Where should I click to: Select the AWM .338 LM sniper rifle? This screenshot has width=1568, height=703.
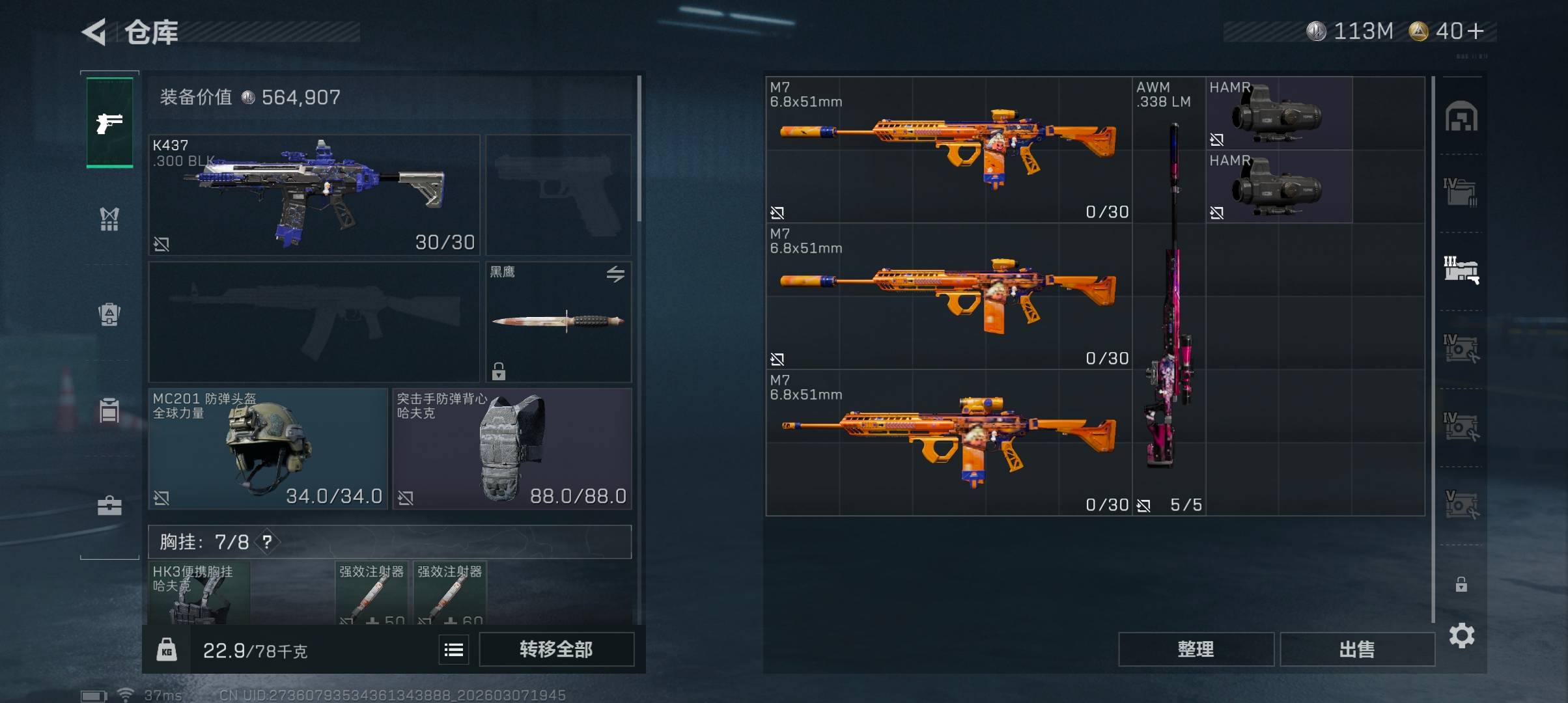pos(1169,296)
